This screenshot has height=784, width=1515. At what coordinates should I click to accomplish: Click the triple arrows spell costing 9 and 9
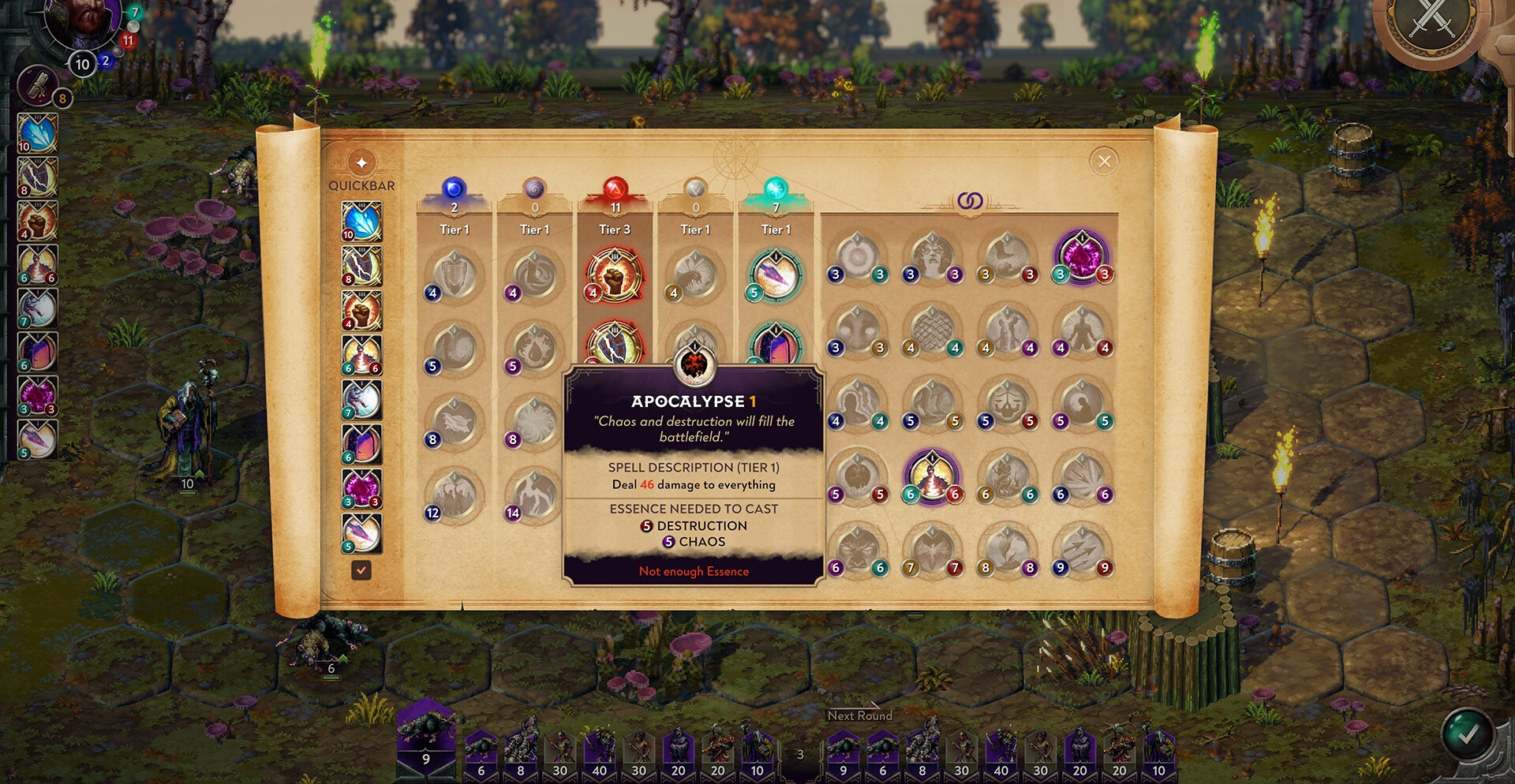click(x=1082, y=550)
